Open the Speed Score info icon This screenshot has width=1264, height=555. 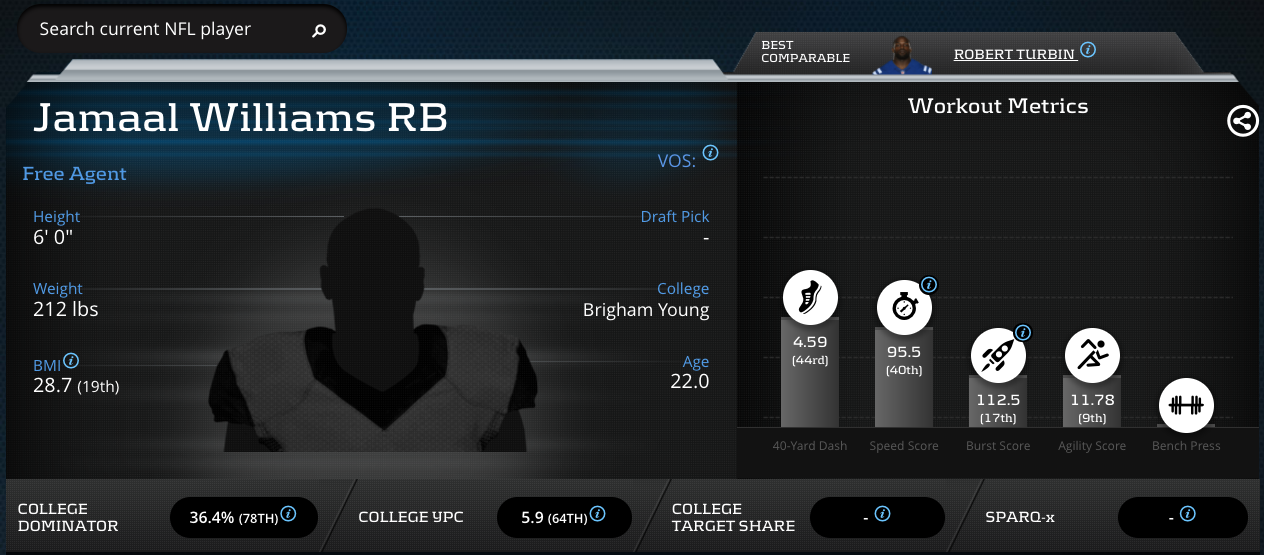pos(928,285)
